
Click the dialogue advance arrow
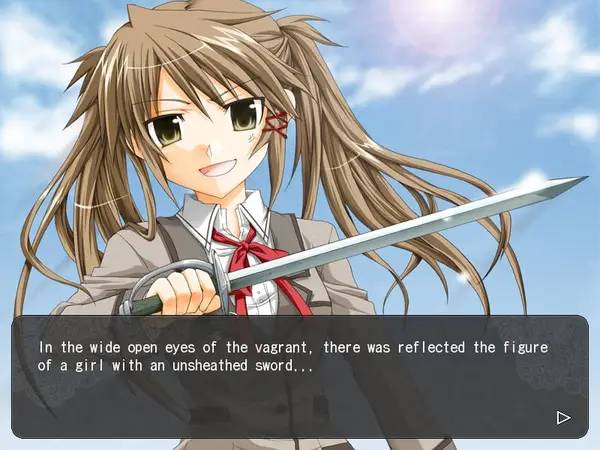coord(563,417)
